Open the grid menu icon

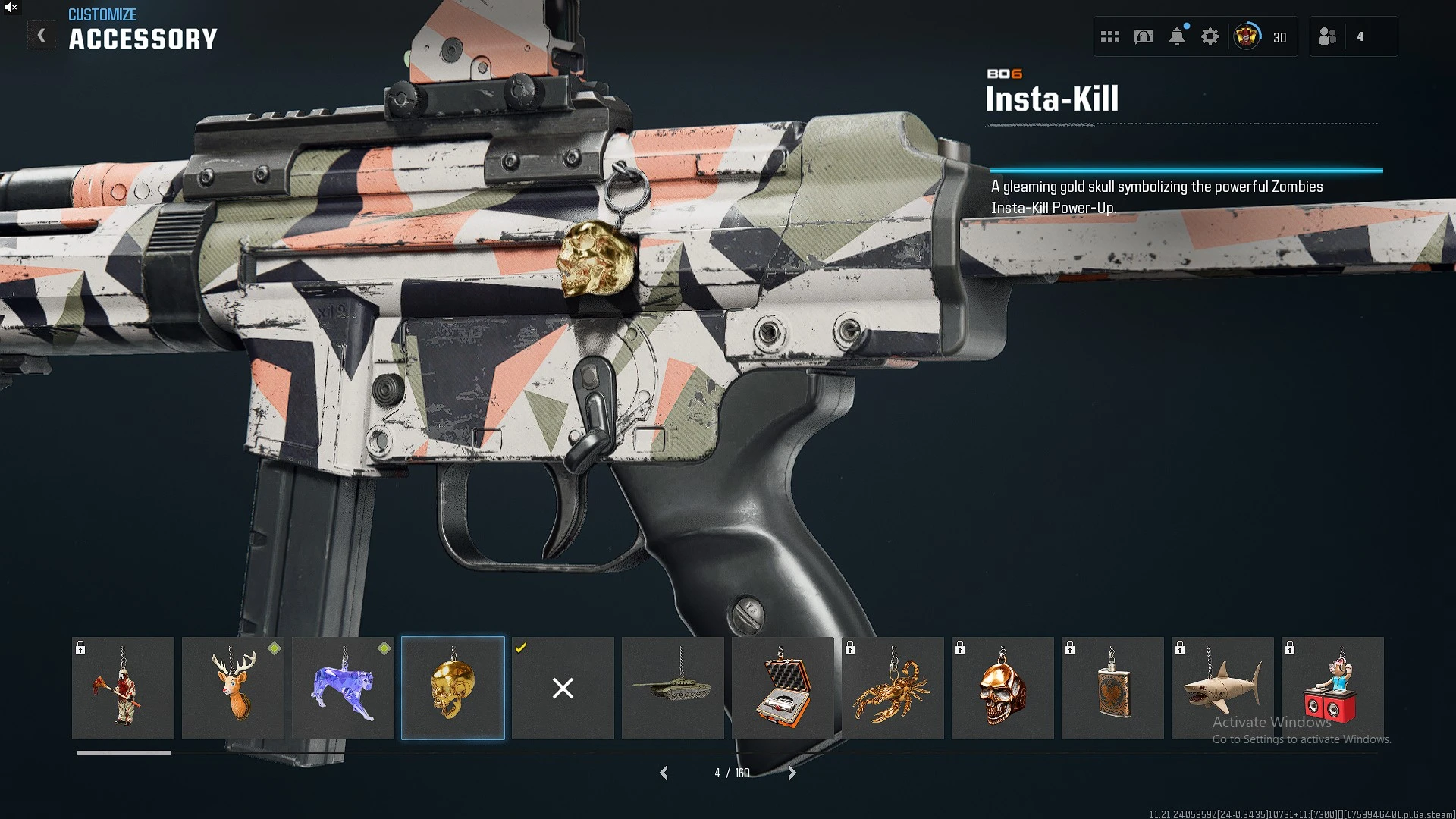pos(1110,36)
